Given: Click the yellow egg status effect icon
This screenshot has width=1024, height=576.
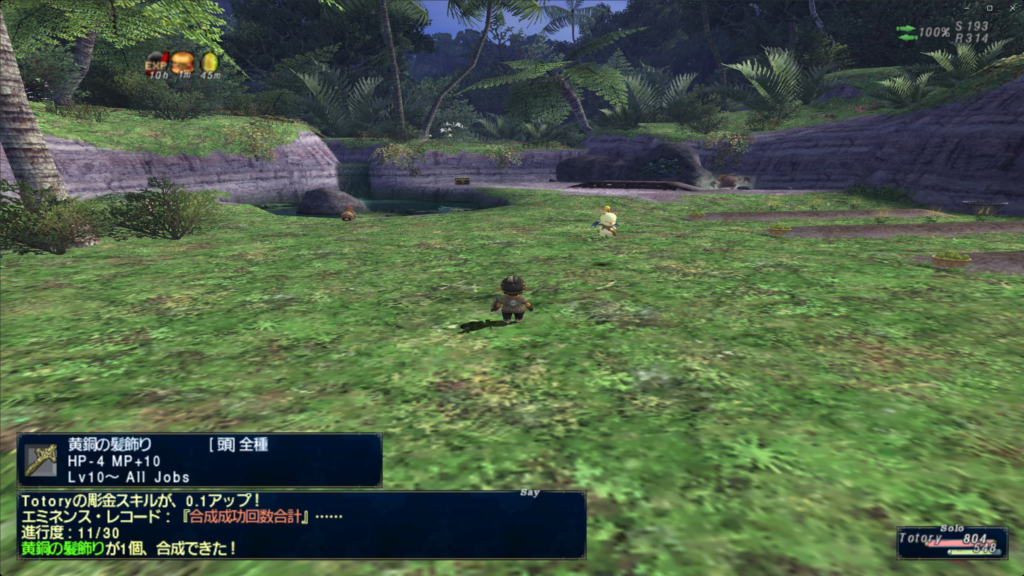Looking at the screenshot, I should click(210, 64).
